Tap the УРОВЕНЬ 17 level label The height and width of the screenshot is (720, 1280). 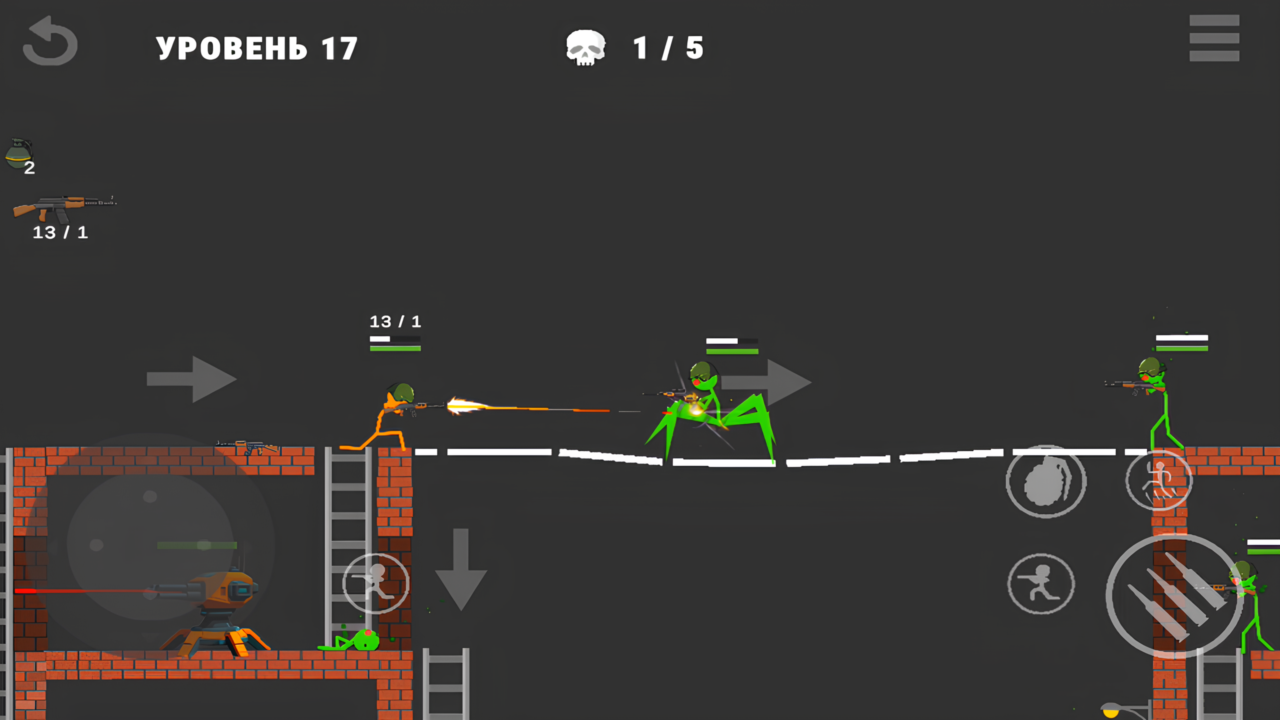(x=256, y=47)
